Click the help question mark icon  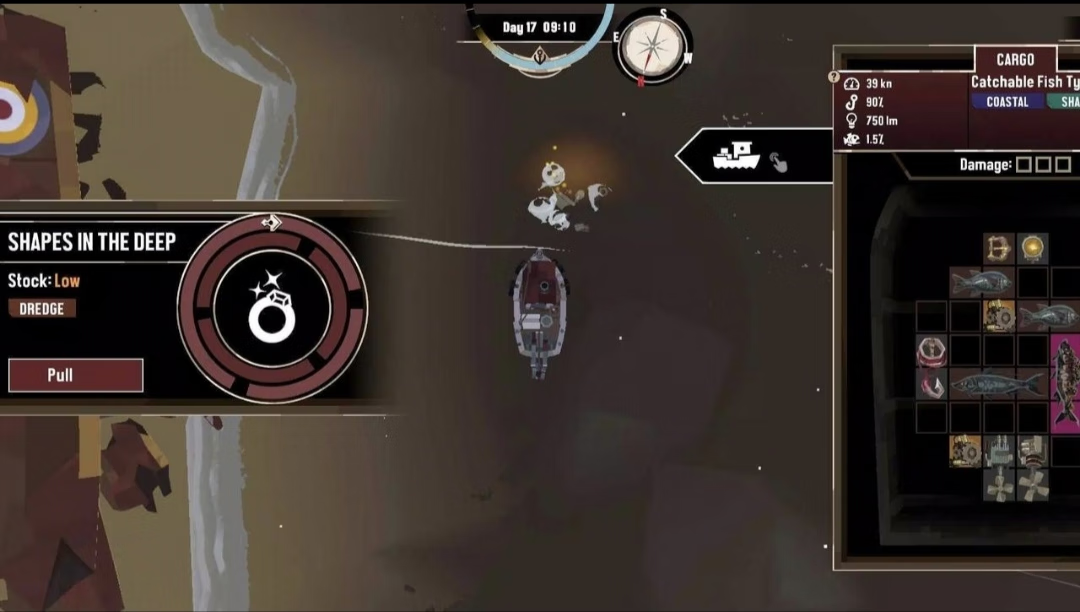pos(835,77)
